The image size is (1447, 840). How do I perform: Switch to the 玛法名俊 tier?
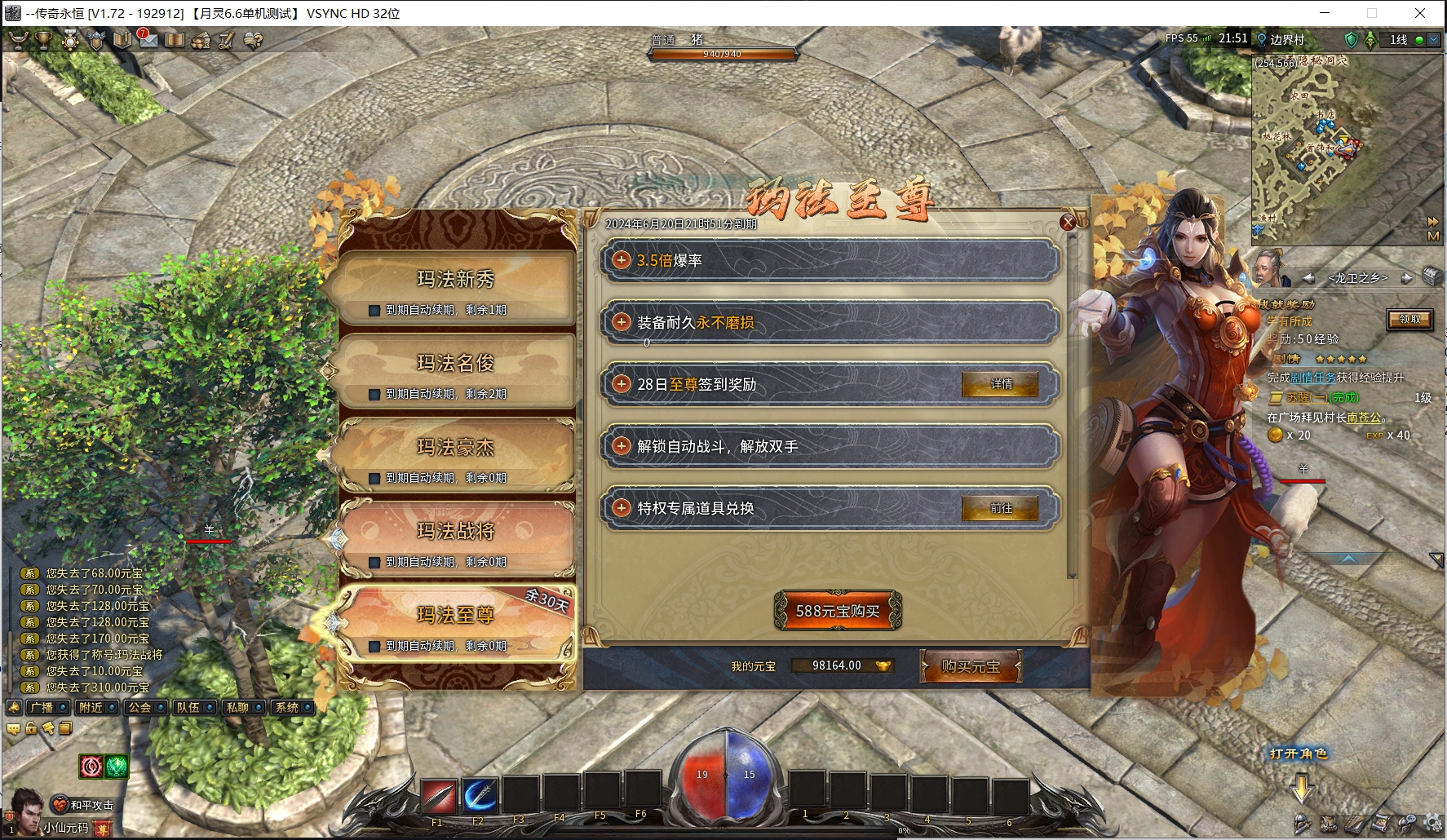point(455,364)
